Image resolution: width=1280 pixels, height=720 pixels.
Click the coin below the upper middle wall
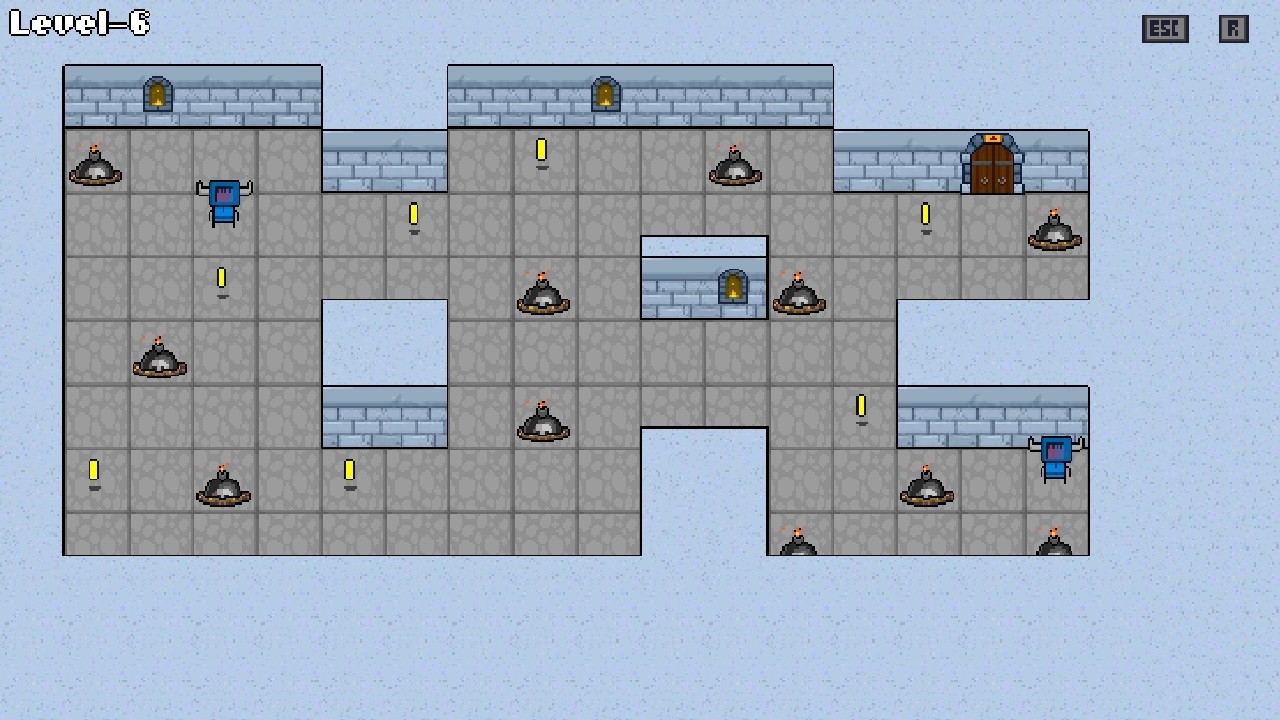point(413,214)
